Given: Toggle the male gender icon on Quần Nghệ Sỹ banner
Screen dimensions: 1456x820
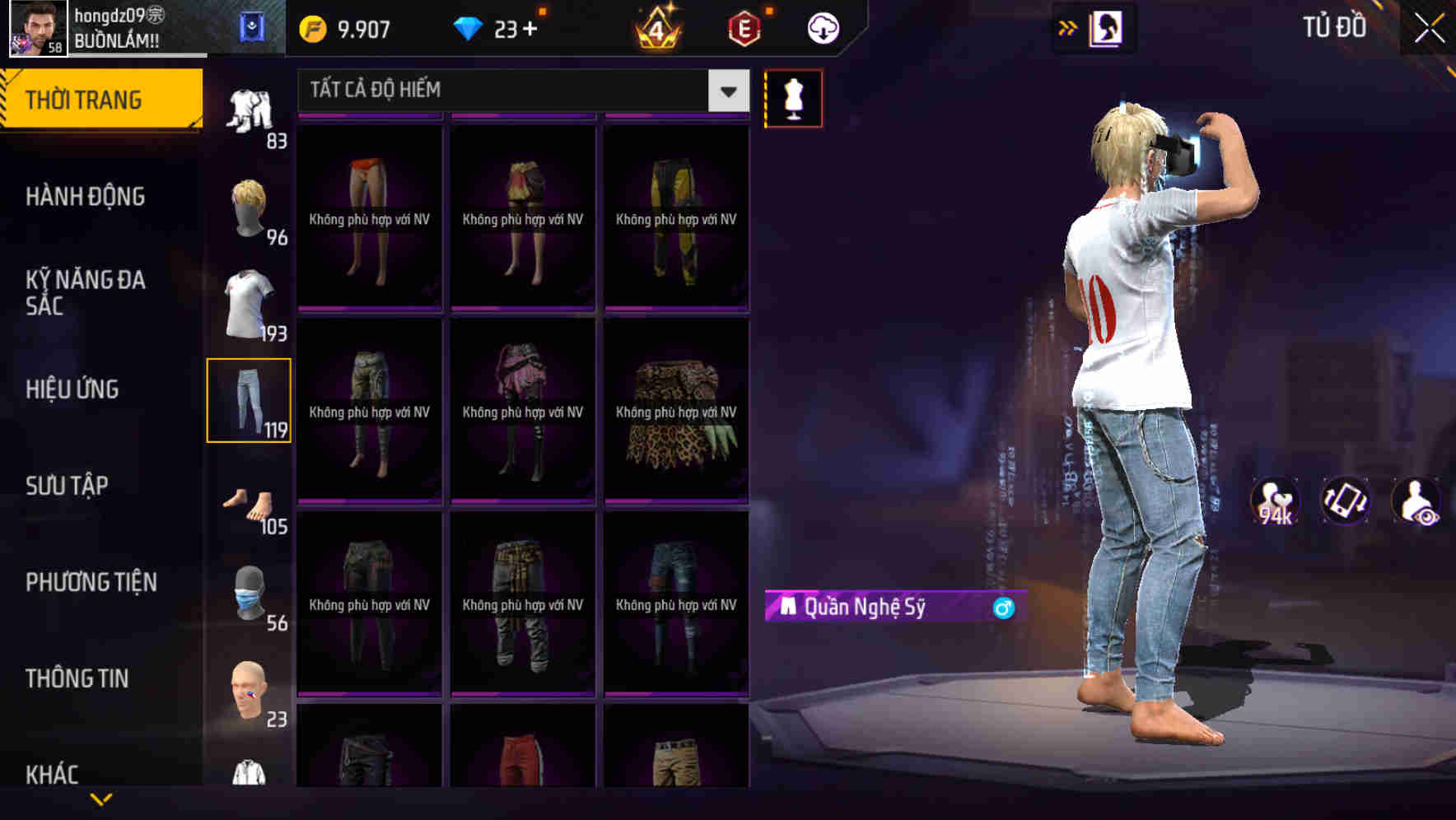Looking at the screenshot, I should [1004, 609].
